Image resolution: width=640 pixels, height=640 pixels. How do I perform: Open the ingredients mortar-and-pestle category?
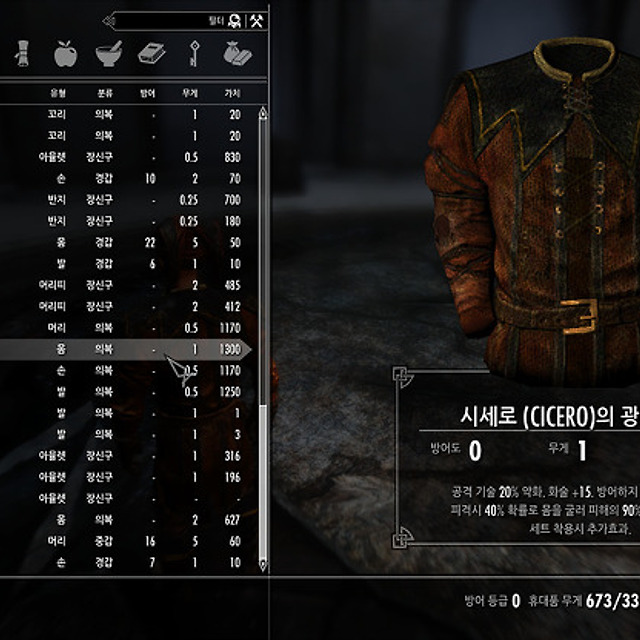coord(108,54)
